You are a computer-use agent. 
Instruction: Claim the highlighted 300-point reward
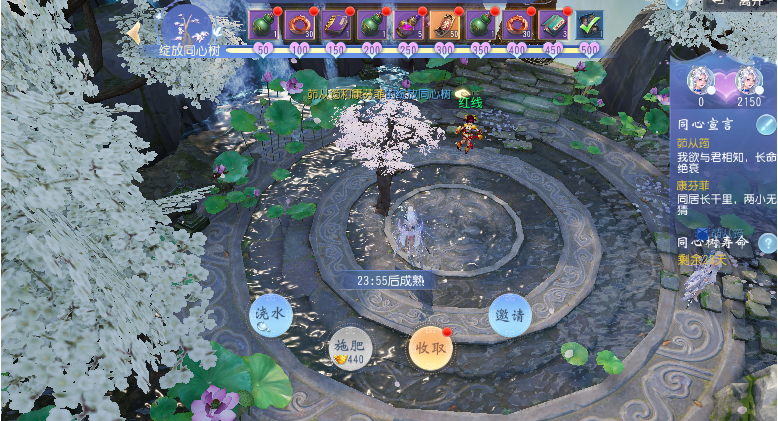pyautogui.click(x=444, y=24)
